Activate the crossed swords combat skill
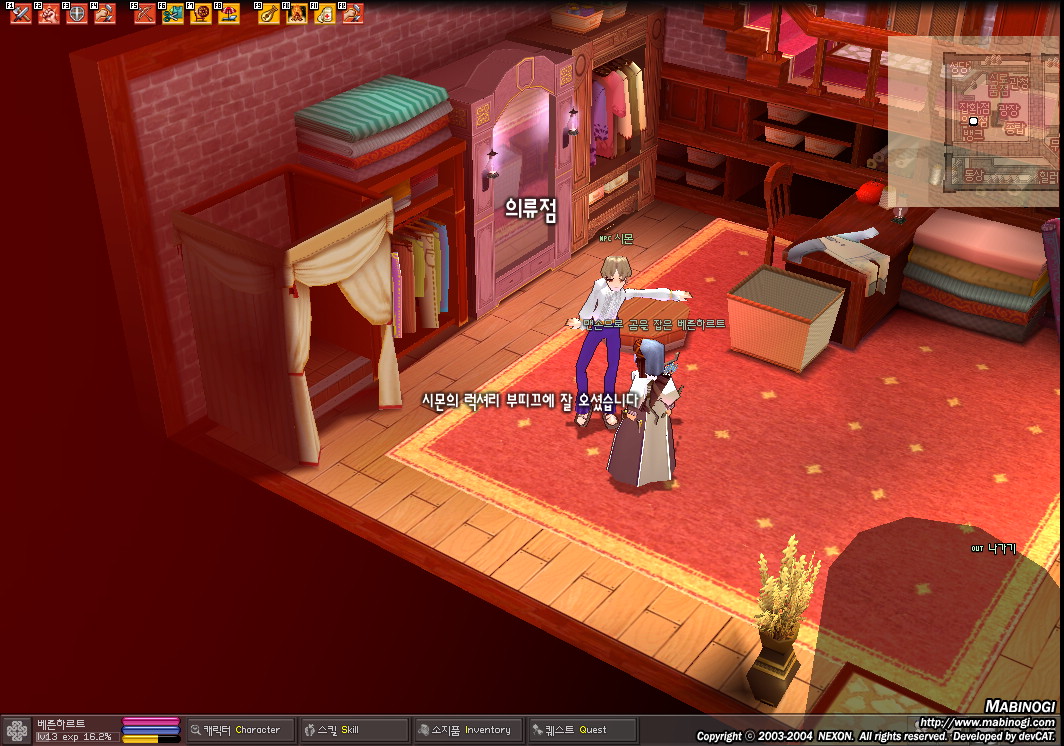The height and width of the screenshot is (746, 1064). [20, 14]
